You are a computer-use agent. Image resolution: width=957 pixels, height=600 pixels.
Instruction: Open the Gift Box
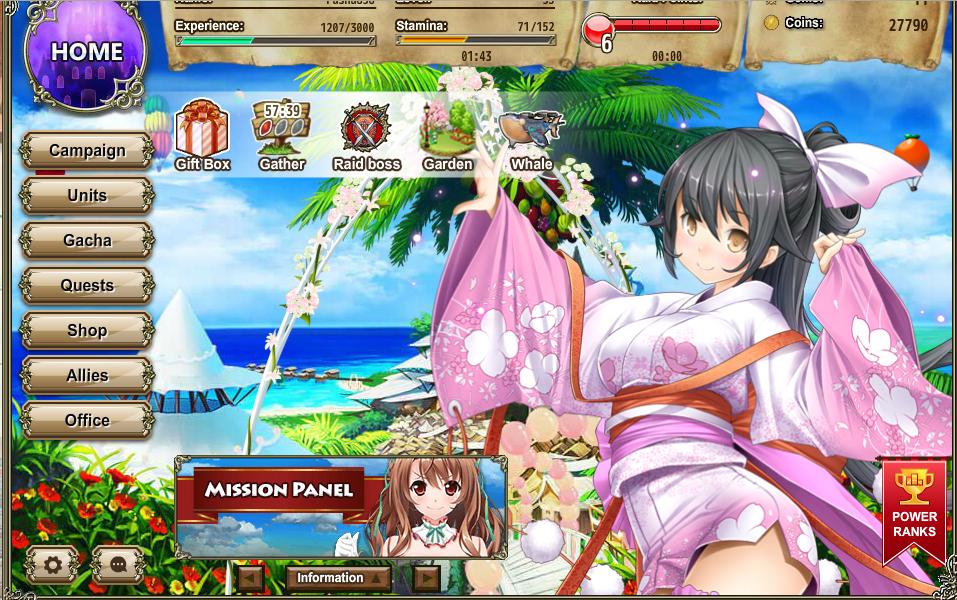(x=202, y=136)
